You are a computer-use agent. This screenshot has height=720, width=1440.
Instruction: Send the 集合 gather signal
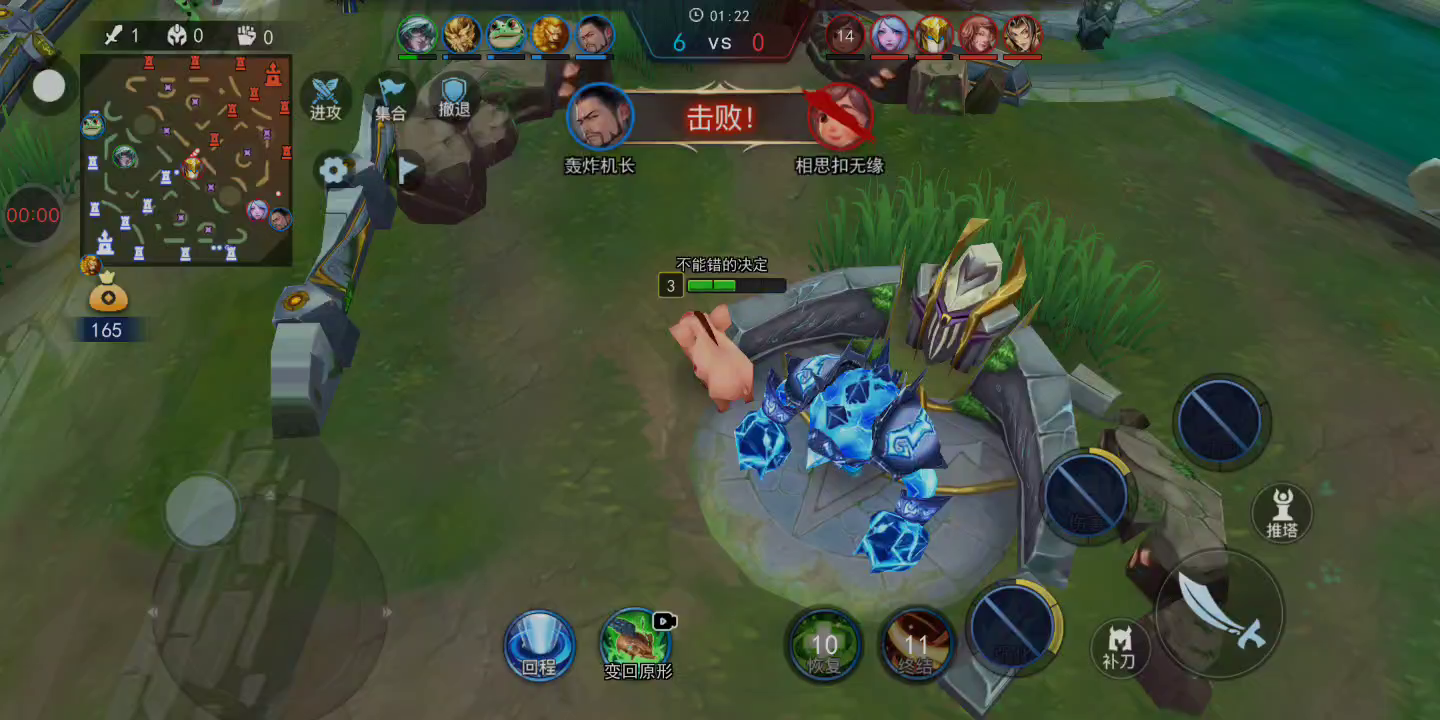[390, 97]
